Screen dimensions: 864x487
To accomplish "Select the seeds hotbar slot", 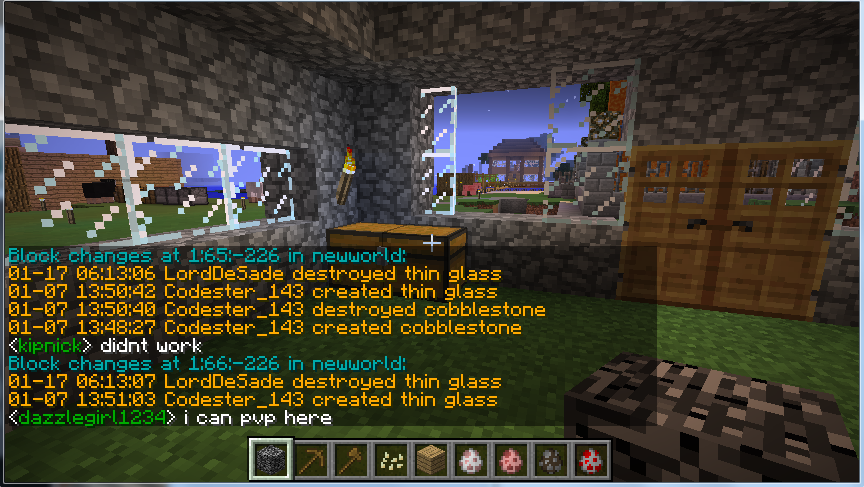I will point(388,460).
